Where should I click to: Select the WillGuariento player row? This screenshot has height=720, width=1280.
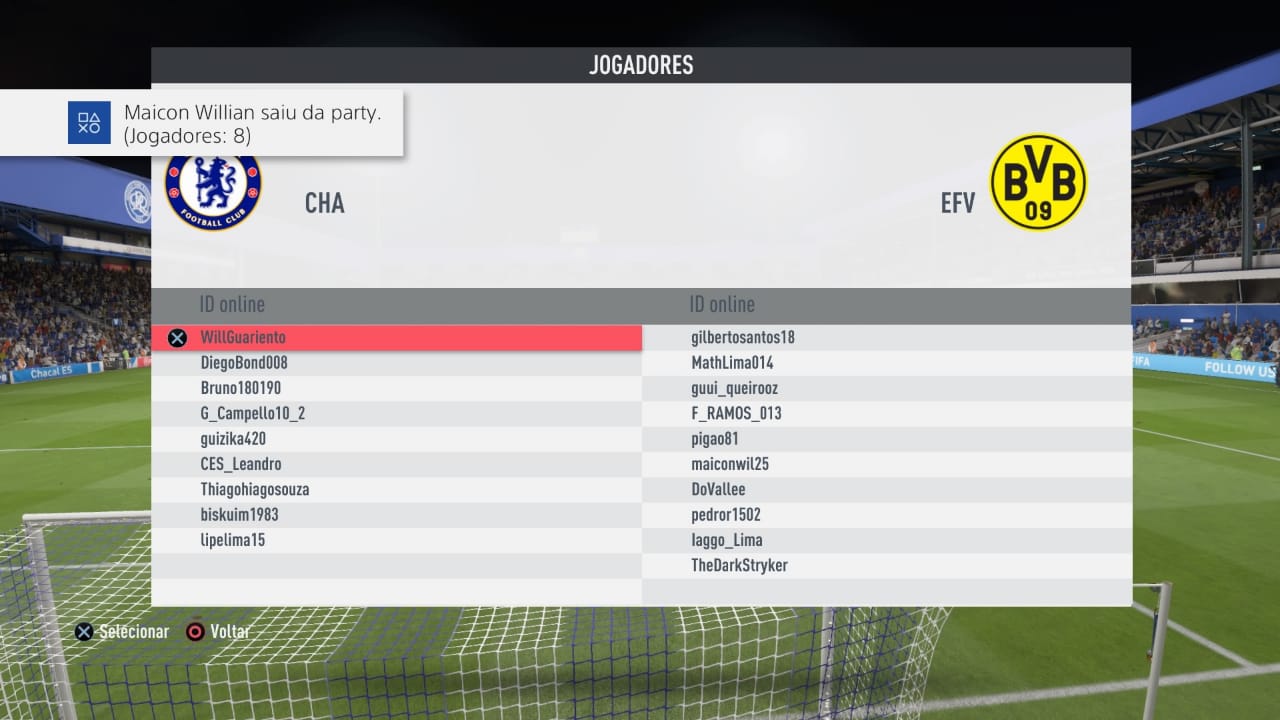tap(243, 338)
